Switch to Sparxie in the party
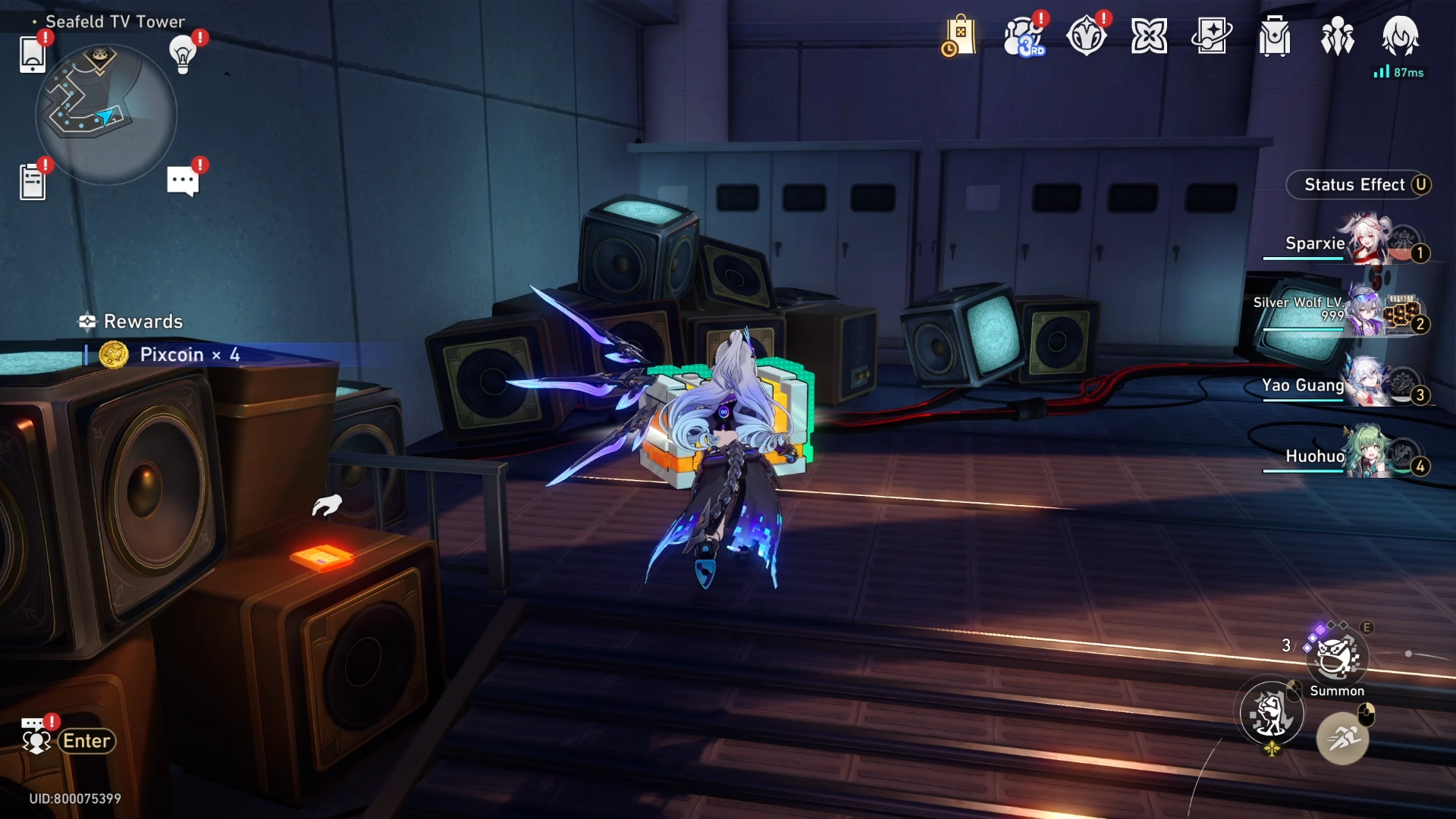The image size is (1456, 819). [x=1342, y=243]
